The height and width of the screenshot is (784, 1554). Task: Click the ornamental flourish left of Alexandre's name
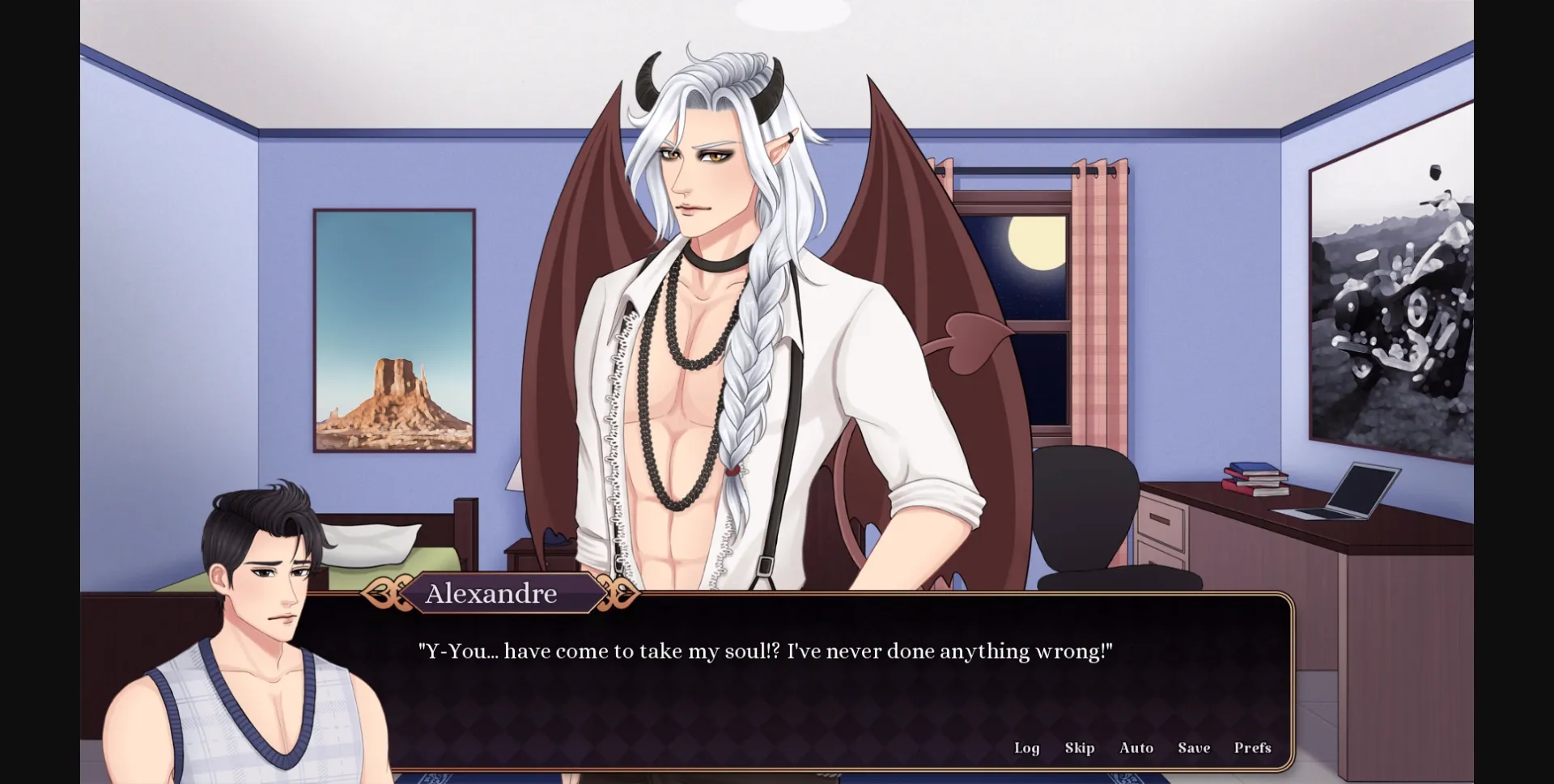(386, 593)
